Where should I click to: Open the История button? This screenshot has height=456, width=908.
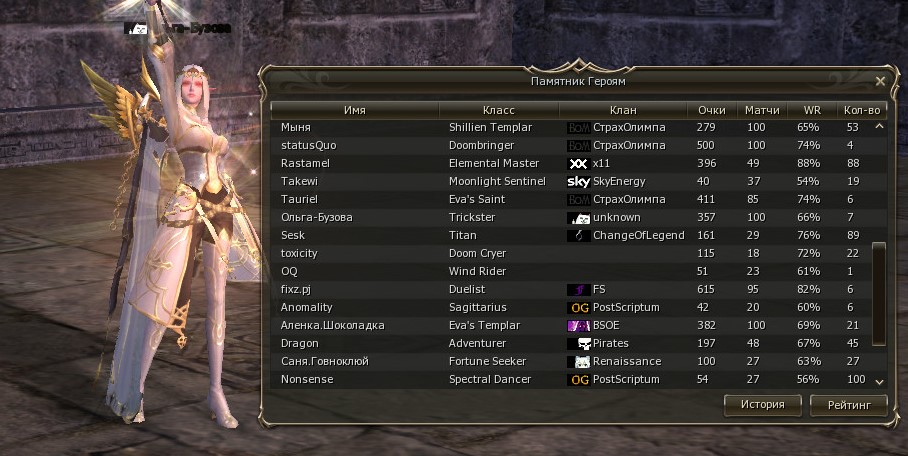763,405
